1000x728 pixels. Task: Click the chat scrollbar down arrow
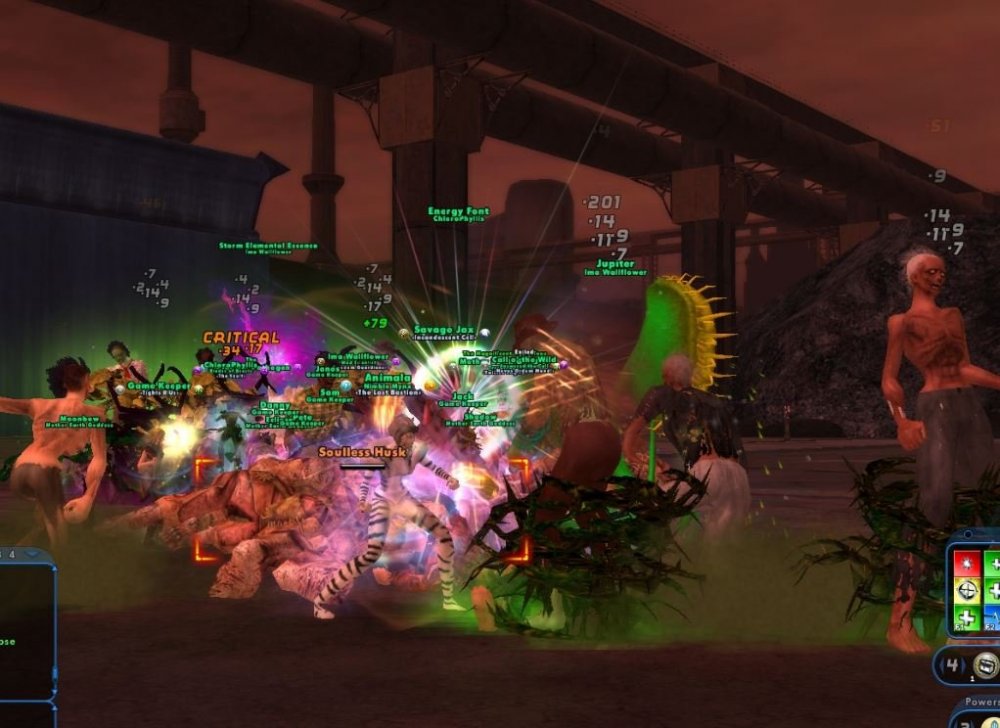tap(52, 693)
